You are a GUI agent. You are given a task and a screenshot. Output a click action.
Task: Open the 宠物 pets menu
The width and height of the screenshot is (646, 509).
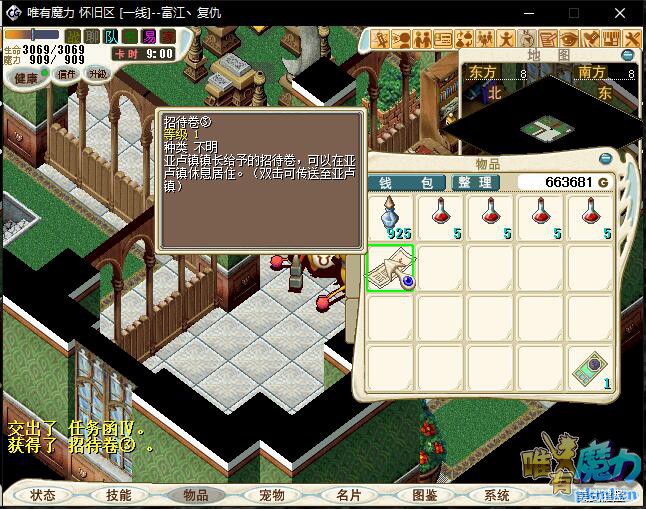pyautogui.click(x=271, y=495)
